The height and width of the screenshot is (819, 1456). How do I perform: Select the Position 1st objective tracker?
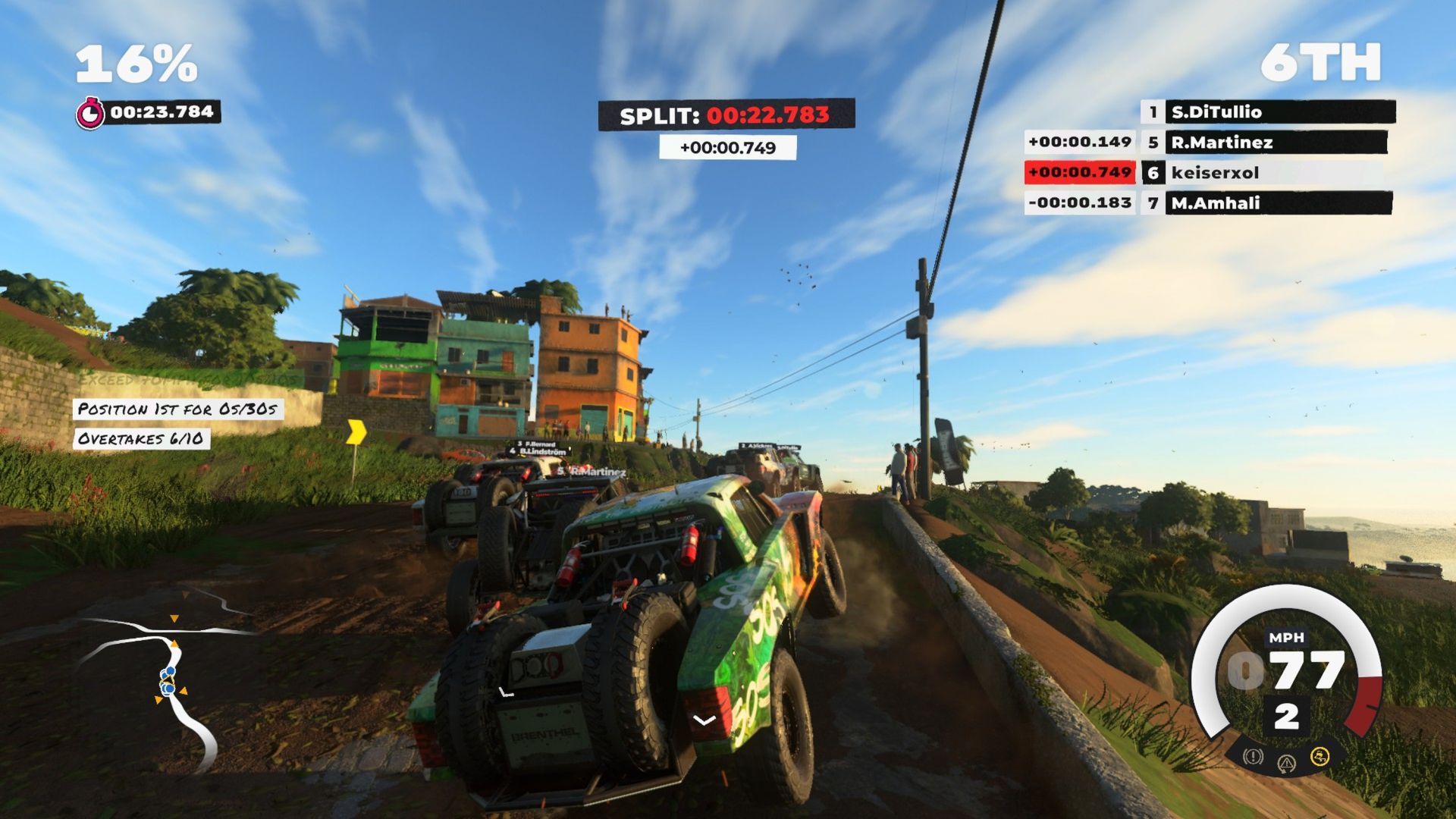[x=178, y=409]
